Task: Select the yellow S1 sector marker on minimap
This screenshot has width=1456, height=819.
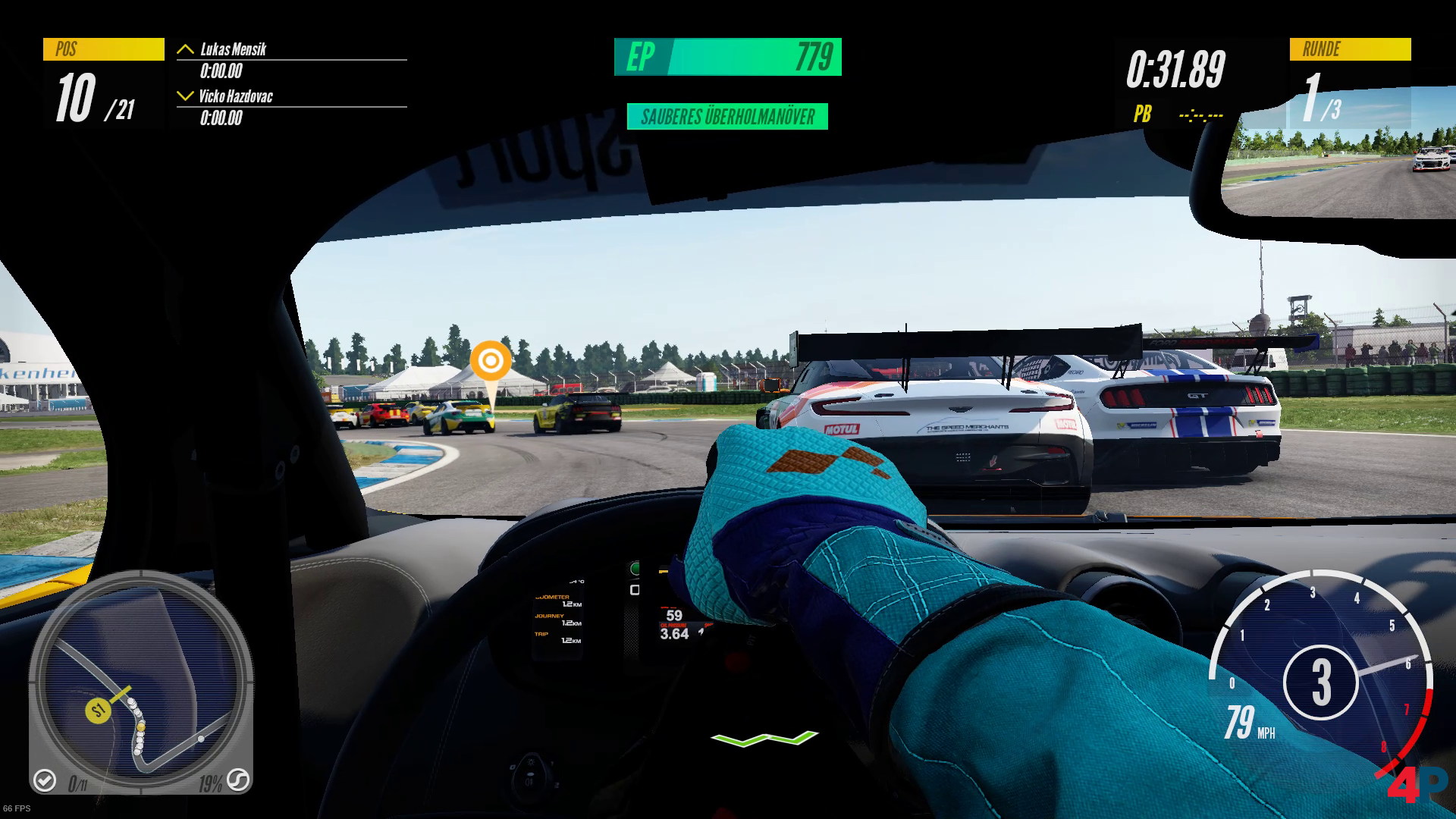Action: click(x=98, y=711)
